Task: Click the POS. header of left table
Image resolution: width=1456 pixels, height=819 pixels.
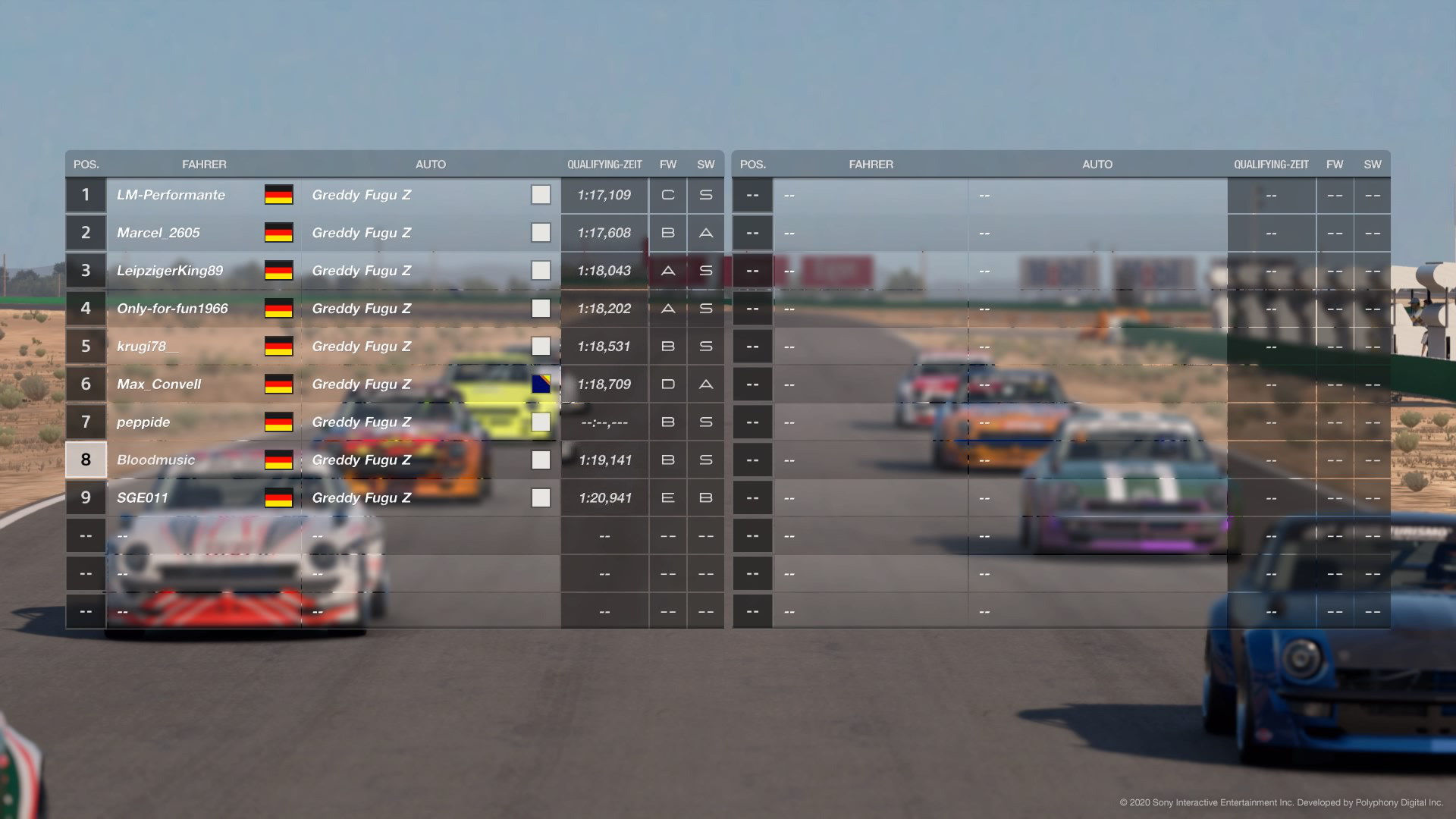Action: pyautogui.click(x=86, y=164)
